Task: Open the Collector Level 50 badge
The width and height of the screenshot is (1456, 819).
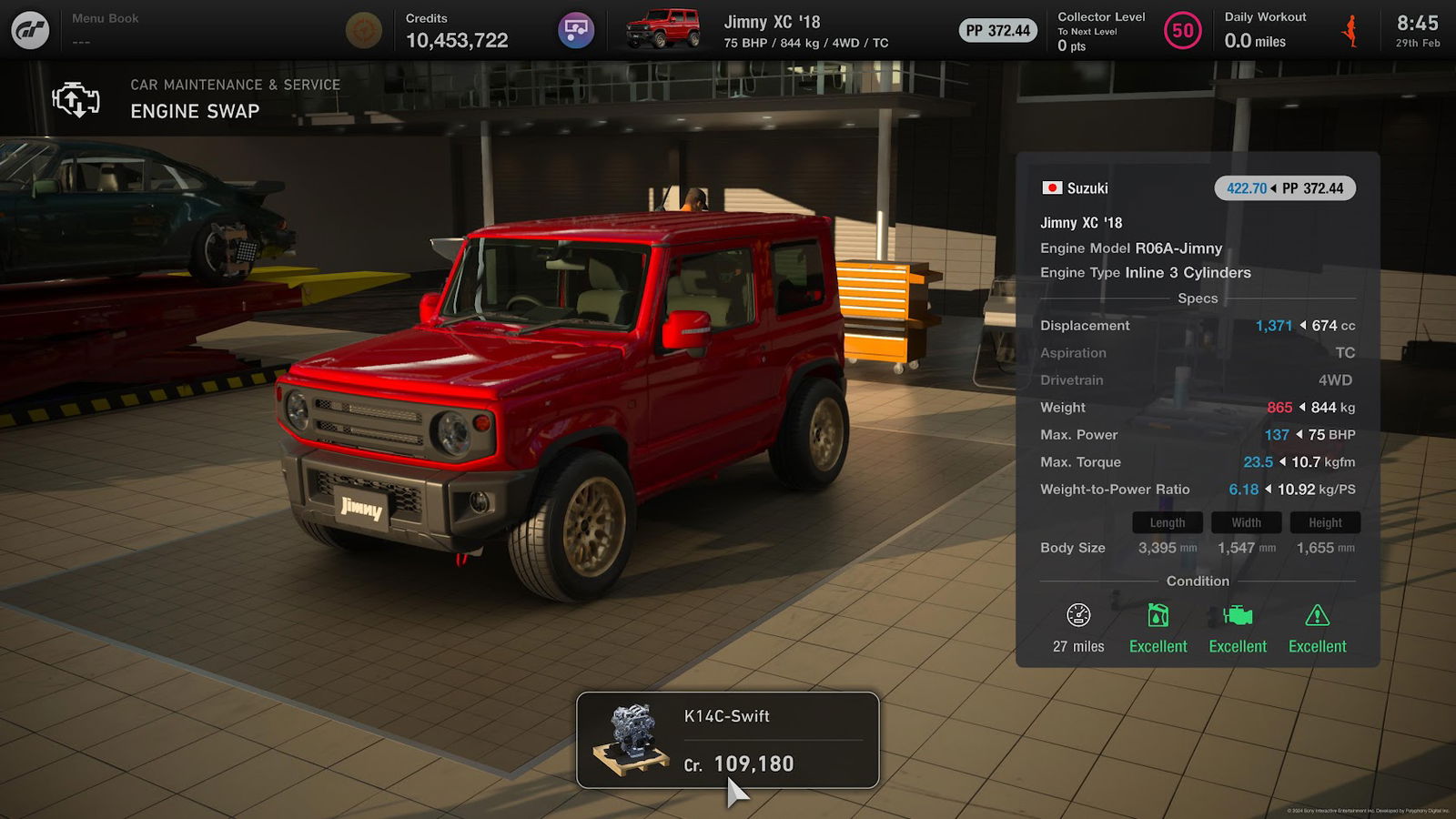Action: (1182, 31)
